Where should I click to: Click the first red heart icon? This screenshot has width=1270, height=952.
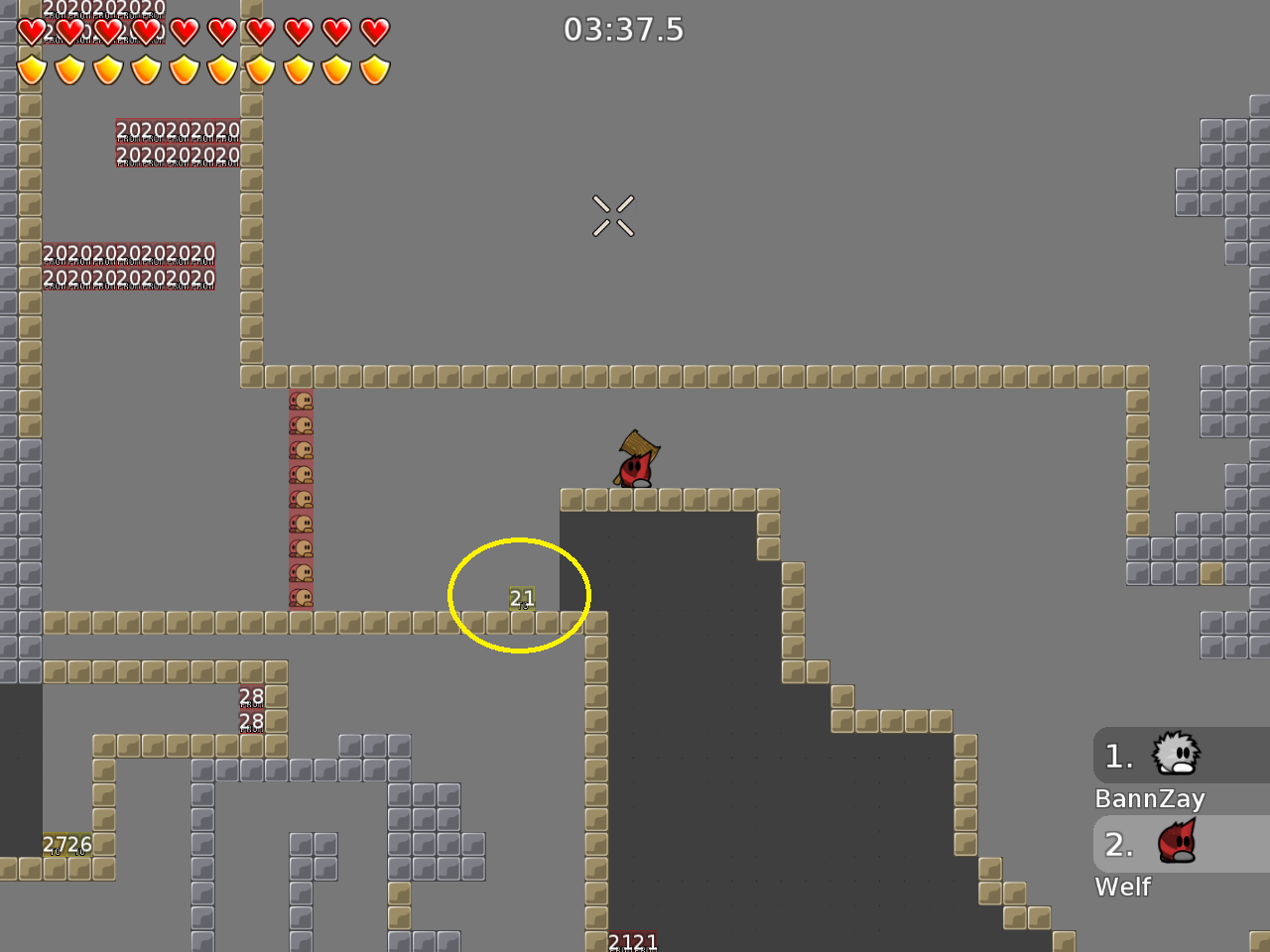point(31,32)
